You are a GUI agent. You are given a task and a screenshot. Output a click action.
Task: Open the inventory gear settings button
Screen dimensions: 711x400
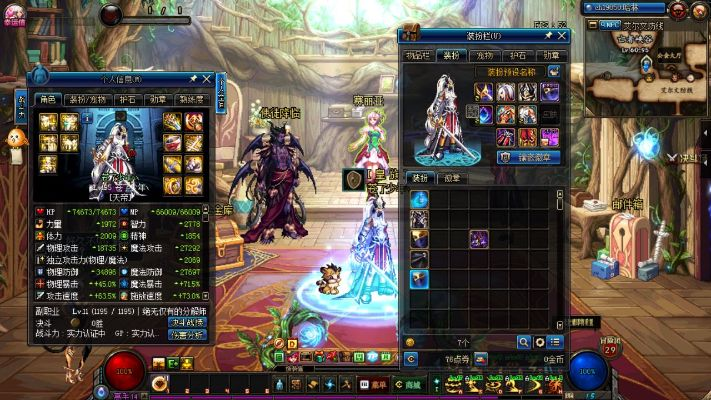click(539, 342)
